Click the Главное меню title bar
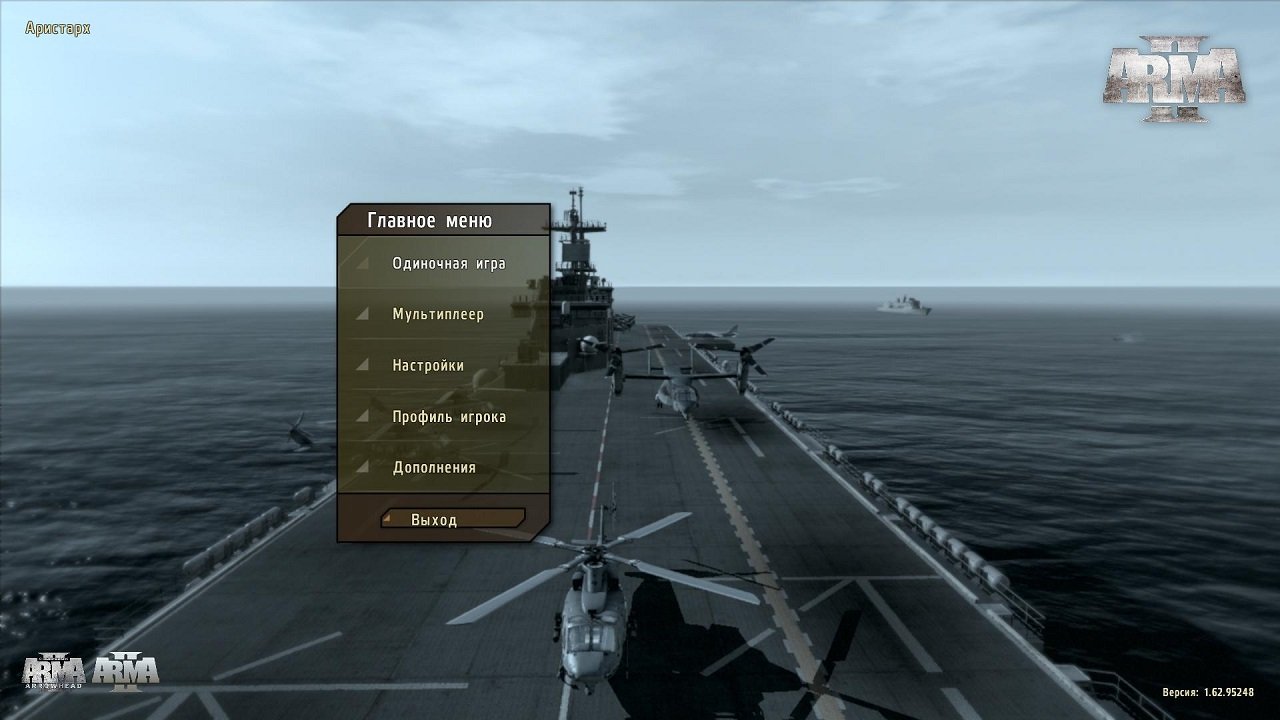This screenshot has height=720, width=1280. coord(430,219)
